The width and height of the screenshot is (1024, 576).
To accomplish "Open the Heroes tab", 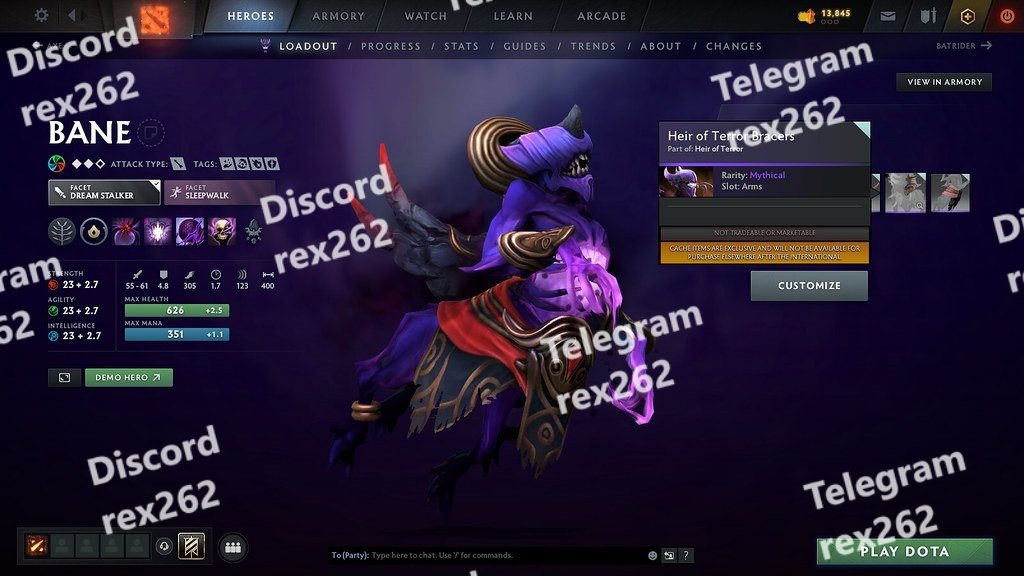I will (x=251, y=16).
